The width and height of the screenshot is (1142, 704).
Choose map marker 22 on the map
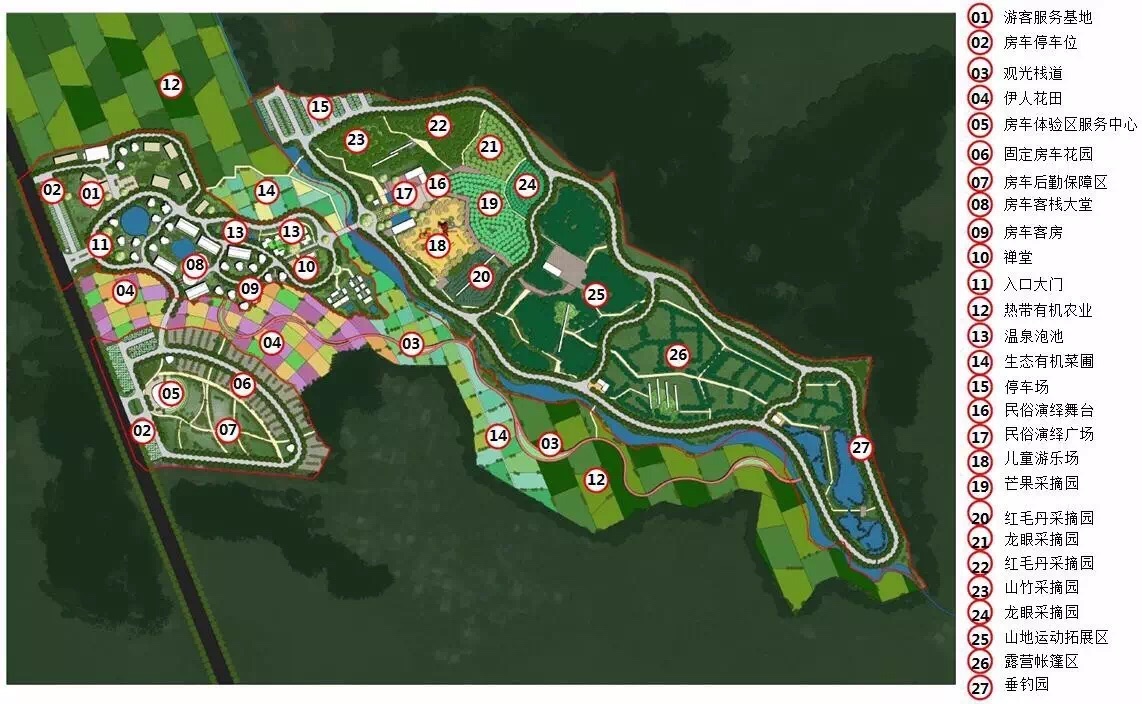[x=438, y=126]
